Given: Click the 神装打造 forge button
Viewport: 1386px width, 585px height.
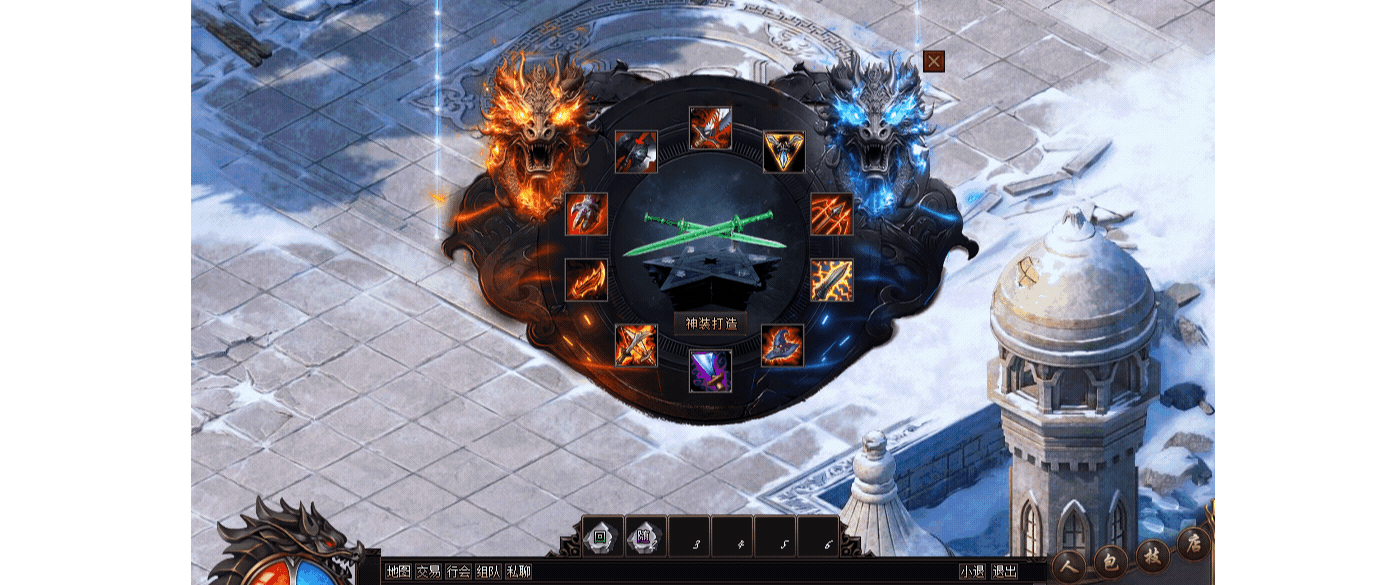Looking at the screenshot, I should point(711,324).
